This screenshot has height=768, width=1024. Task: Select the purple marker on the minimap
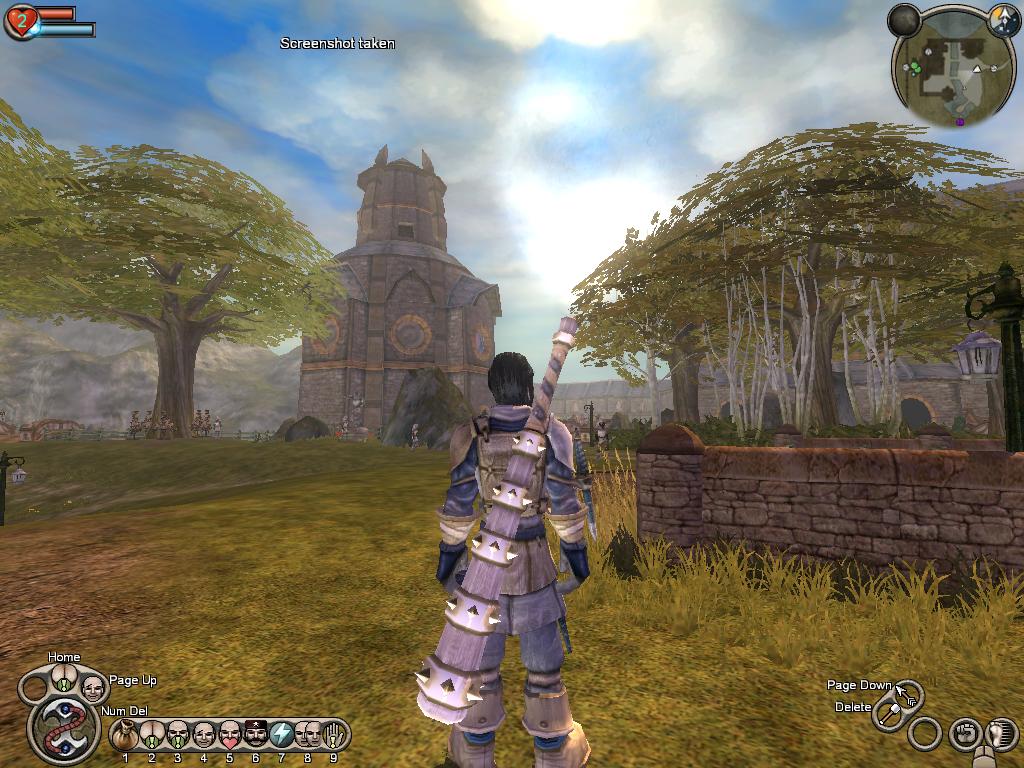tap(961, 122)
